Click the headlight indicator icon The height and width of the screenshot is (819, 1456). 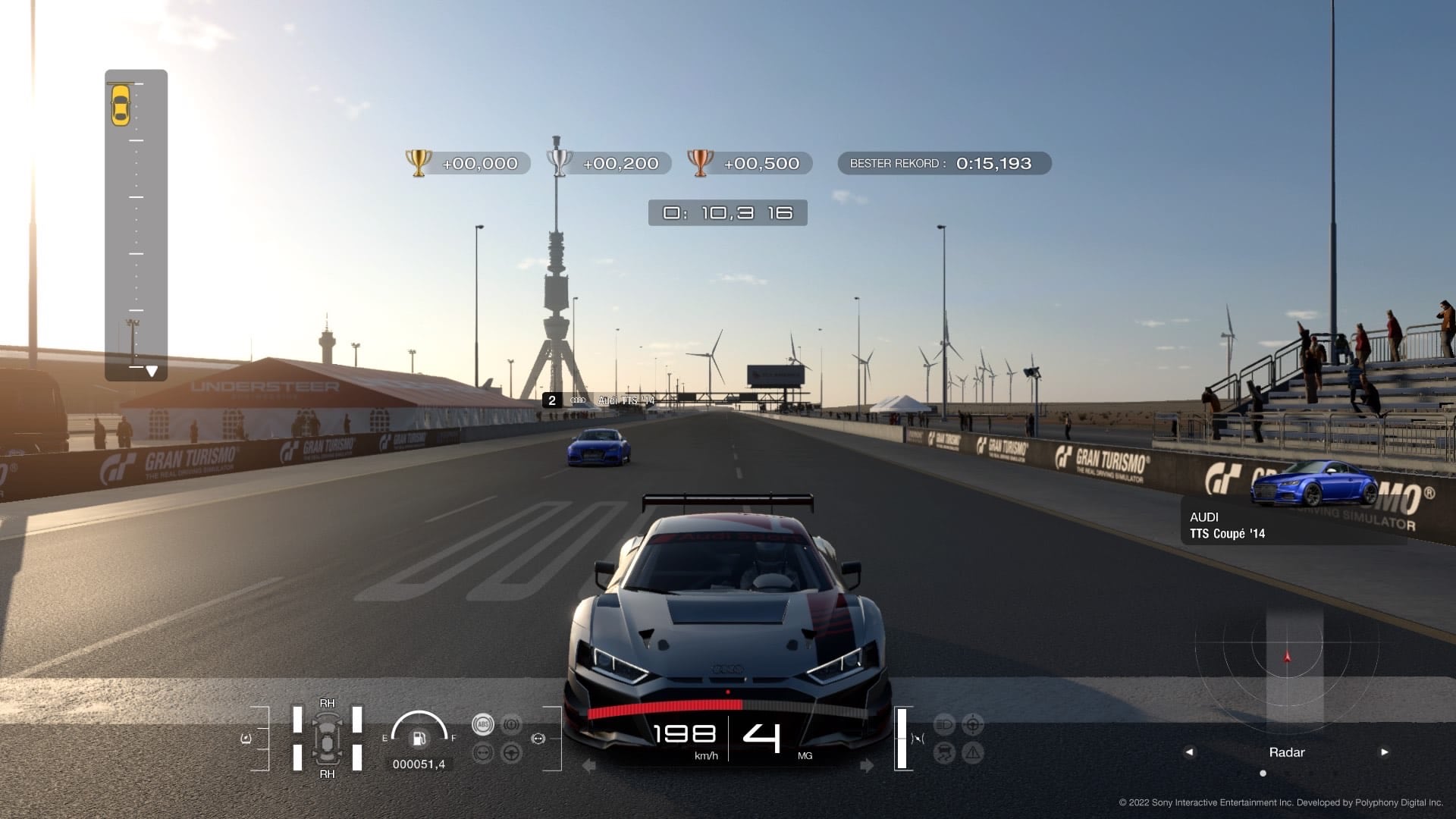click(x=944, y=724)
